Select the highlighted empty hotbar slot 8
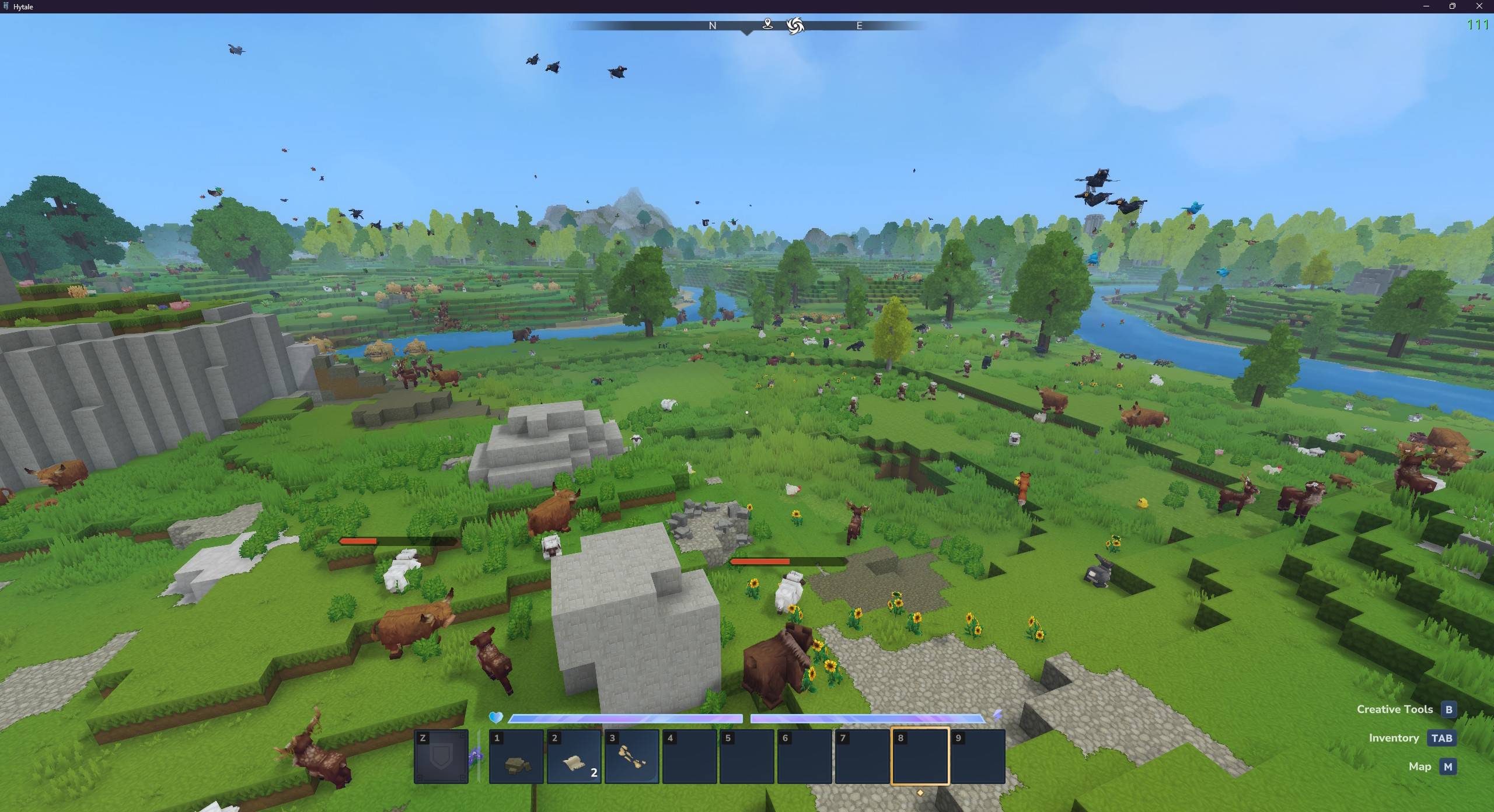This screenshot has height=812, width=1494. point(920,757)
